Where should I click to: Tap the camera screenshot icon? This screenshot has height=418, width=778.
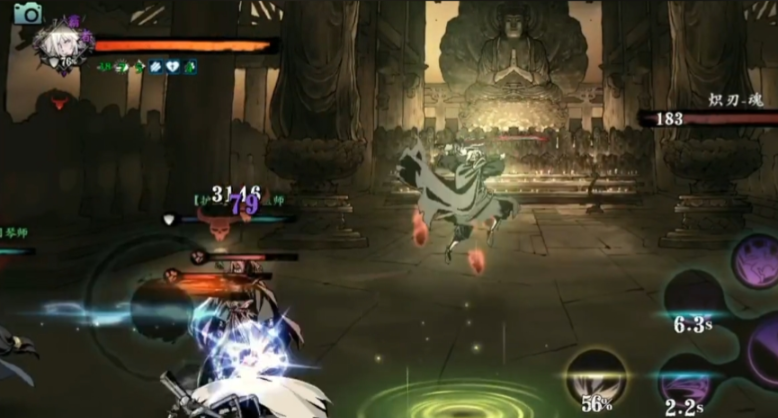(28, 13)
